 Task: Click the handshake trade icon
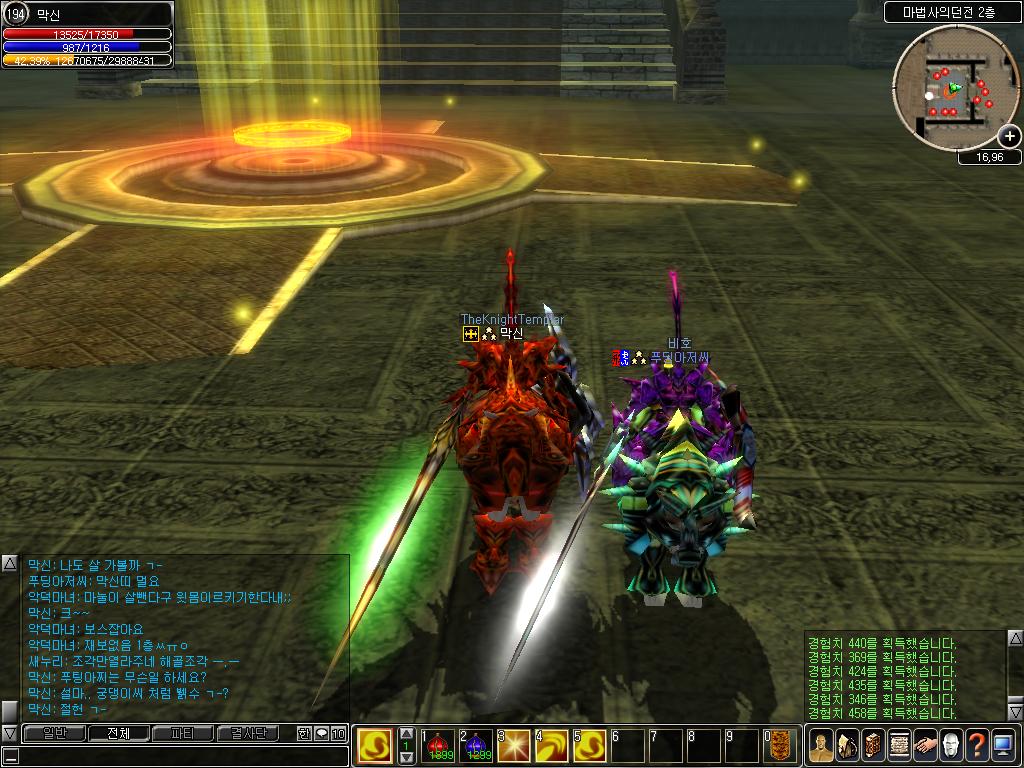[925, 745]
